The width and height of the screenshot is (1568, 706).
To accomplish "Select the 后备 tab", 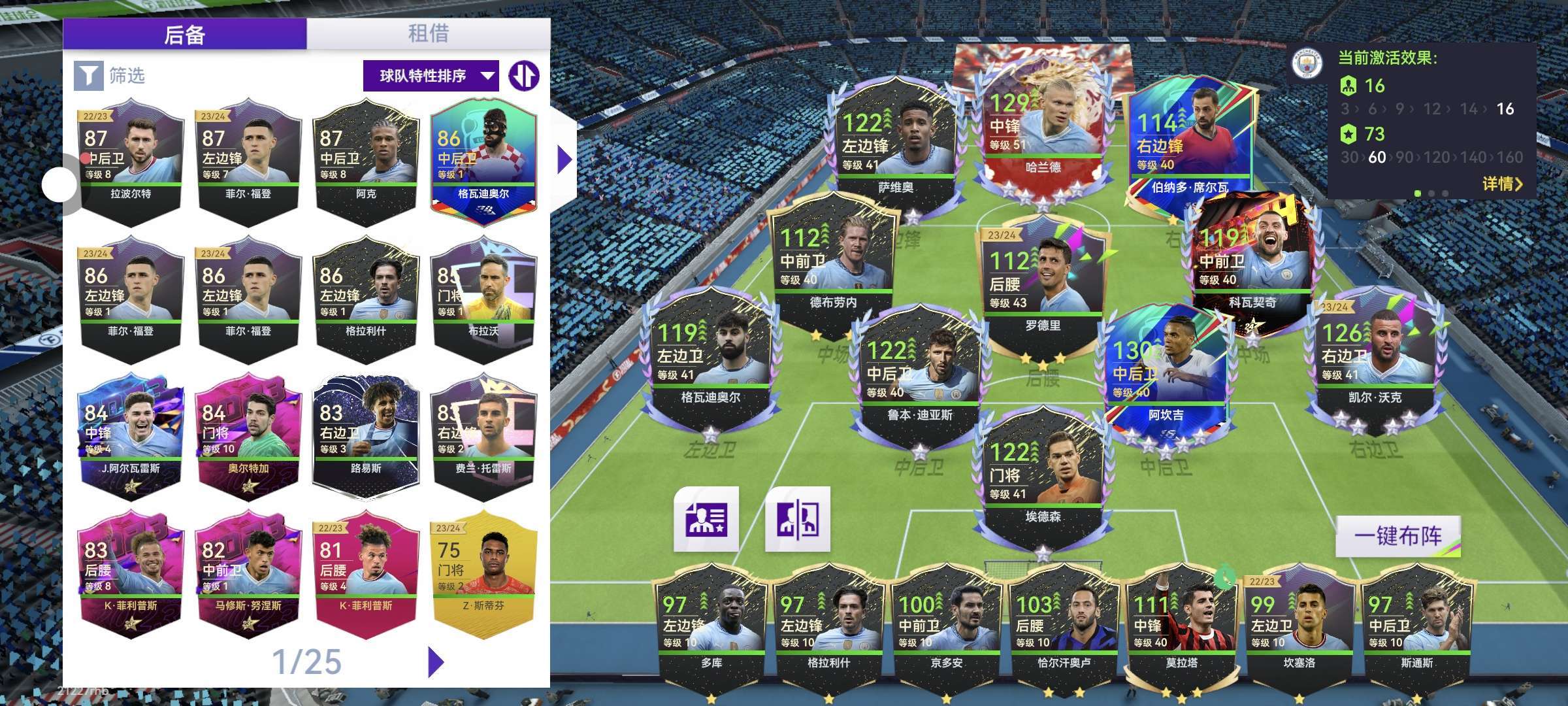I will (x=185, y=33).
